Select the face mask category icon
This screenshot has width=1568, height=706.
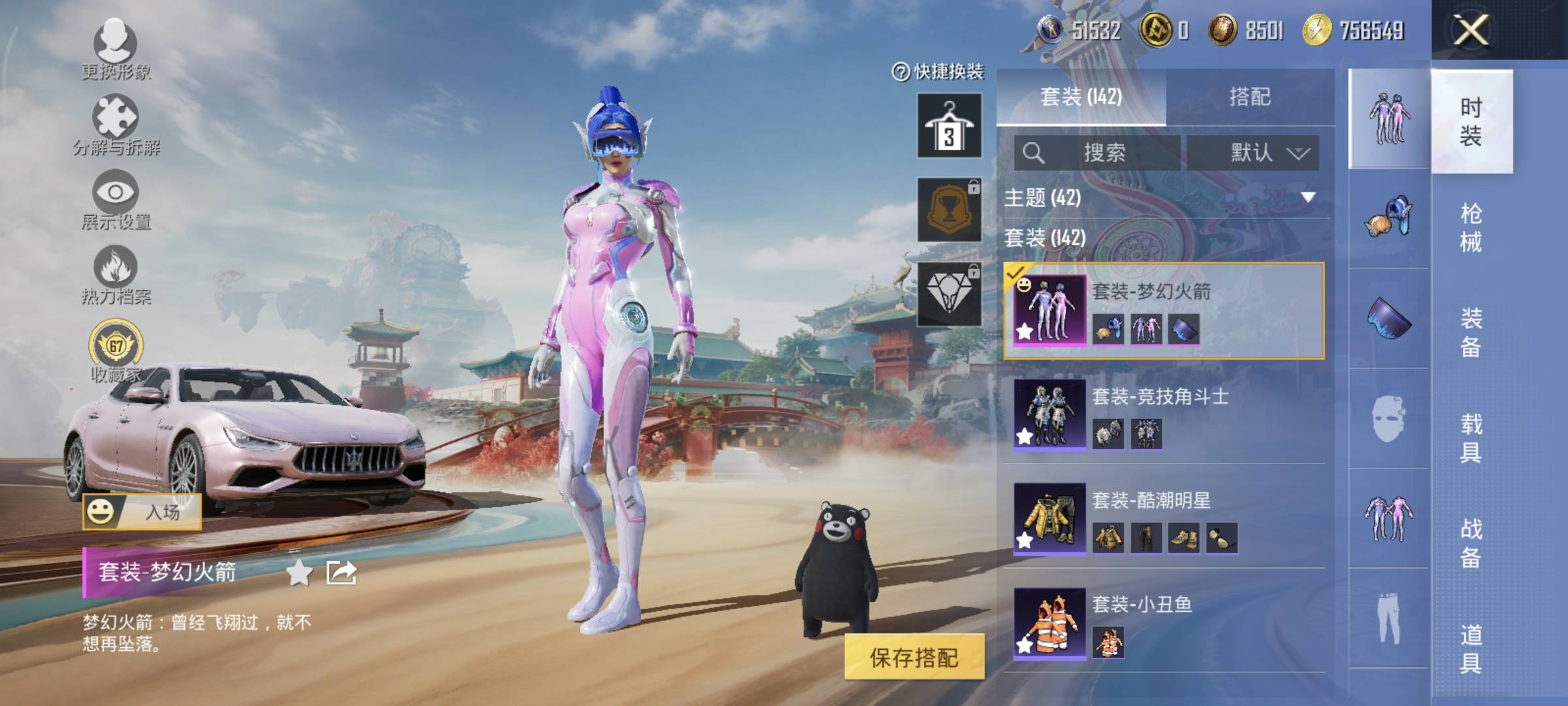click(1388, 418)
